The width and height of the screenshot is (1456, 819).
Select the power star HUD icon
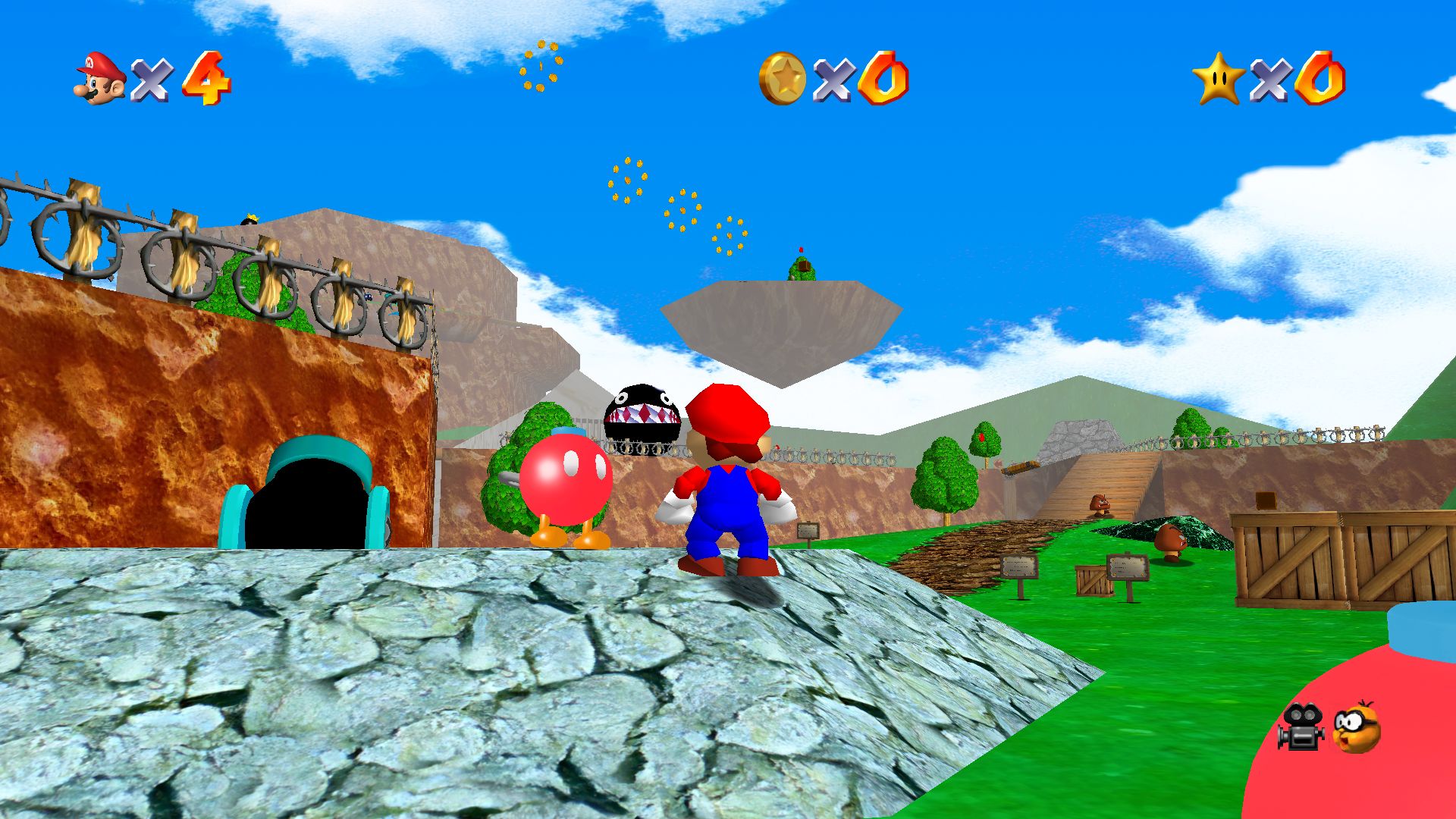click(1218, 78)
